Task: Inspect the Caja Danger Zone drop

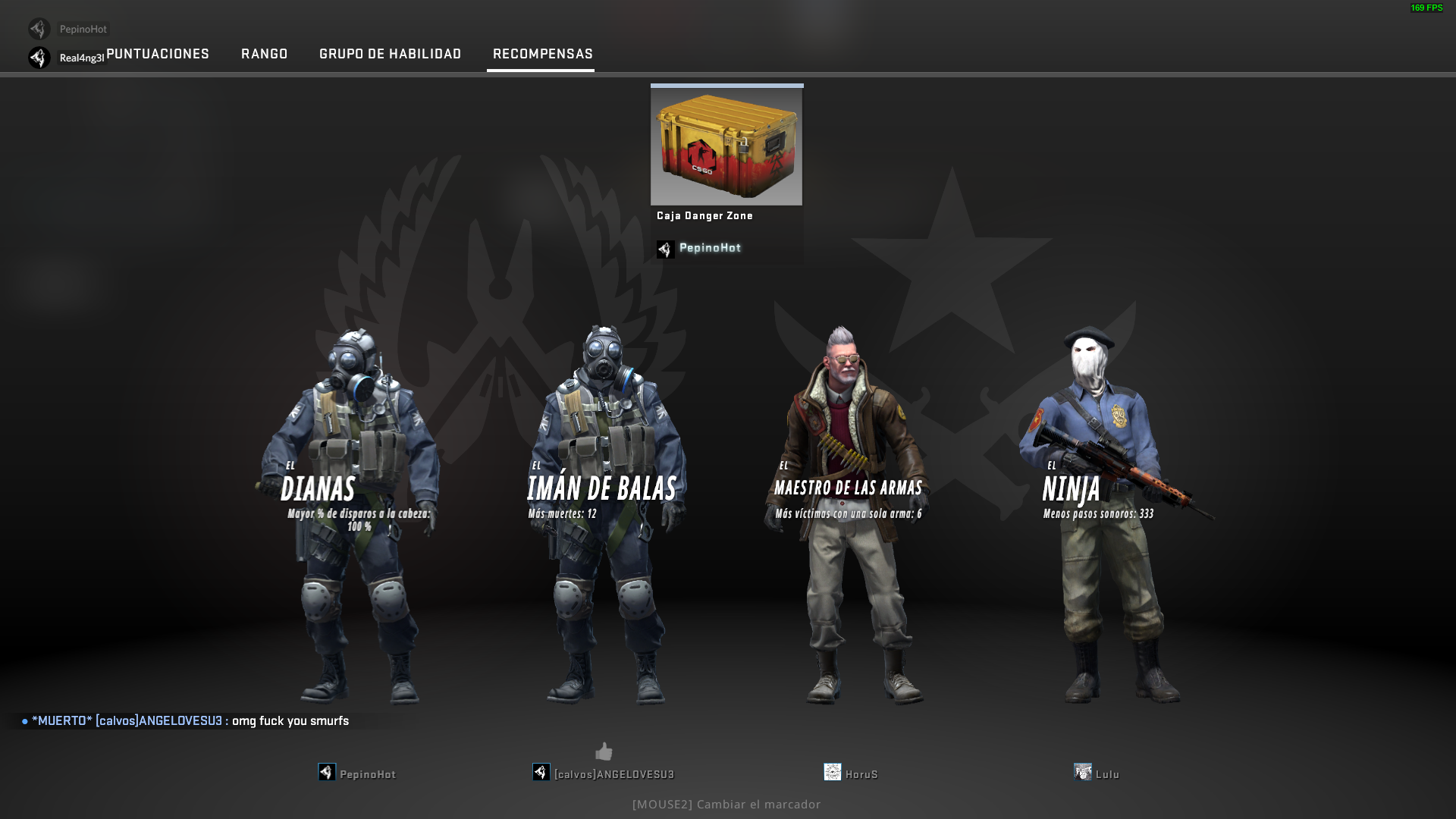Action: tap(726, 146)
